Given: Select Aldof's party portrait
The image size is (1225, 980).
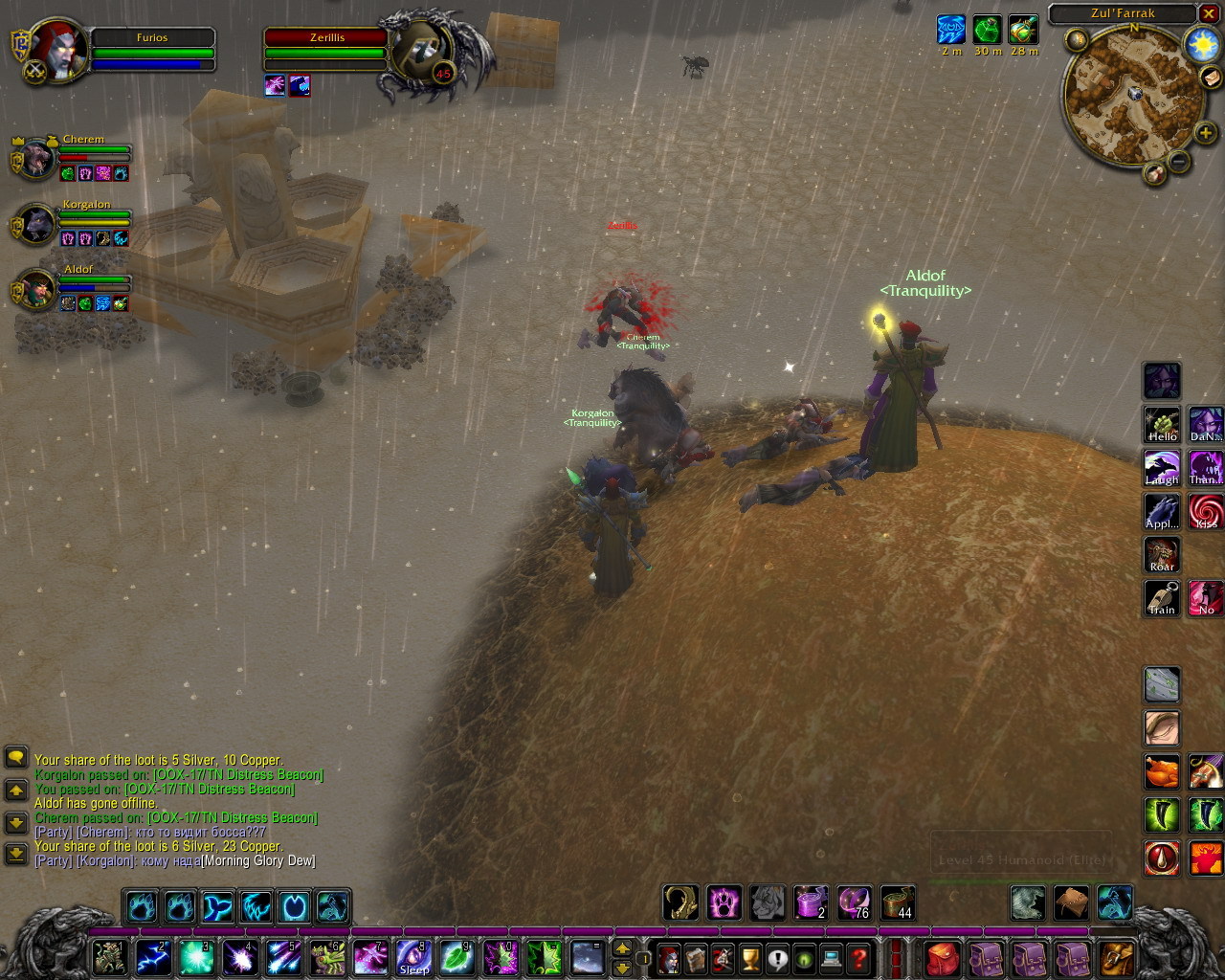Looking at the screenshot, I should 36,290.
